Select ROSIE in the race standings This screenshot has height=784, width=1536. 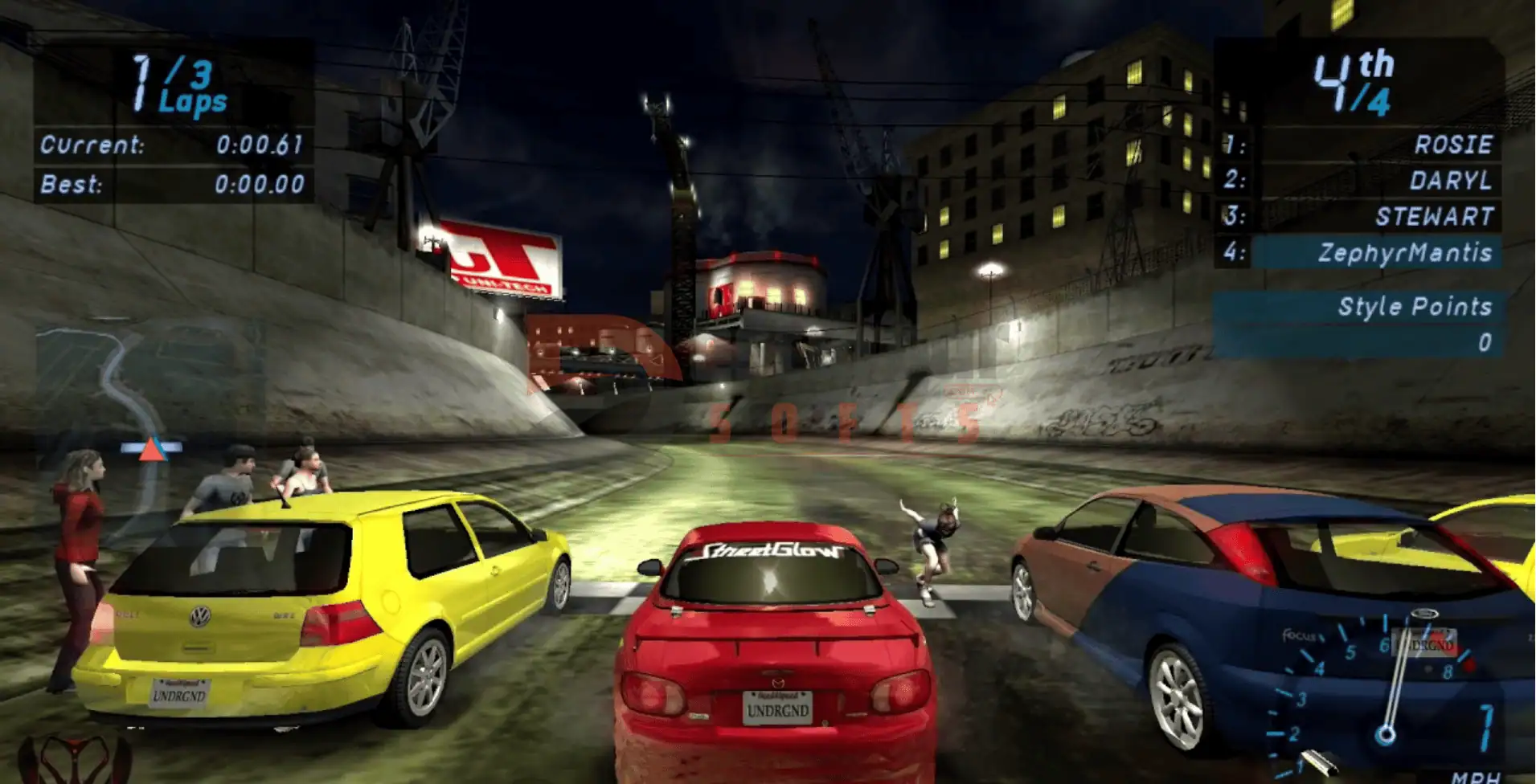coord(1452,145)
